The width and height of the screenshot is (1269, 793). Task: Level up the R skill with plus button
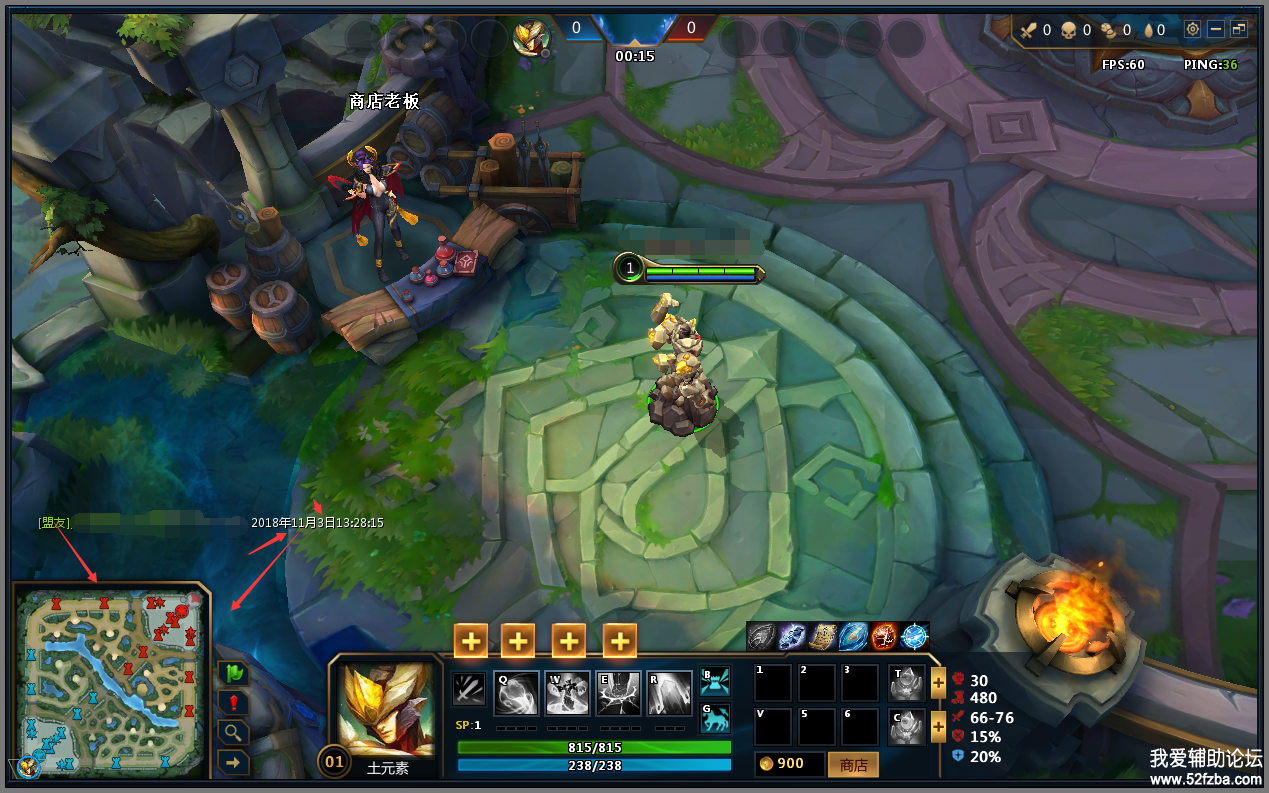[x=620, y=641]
